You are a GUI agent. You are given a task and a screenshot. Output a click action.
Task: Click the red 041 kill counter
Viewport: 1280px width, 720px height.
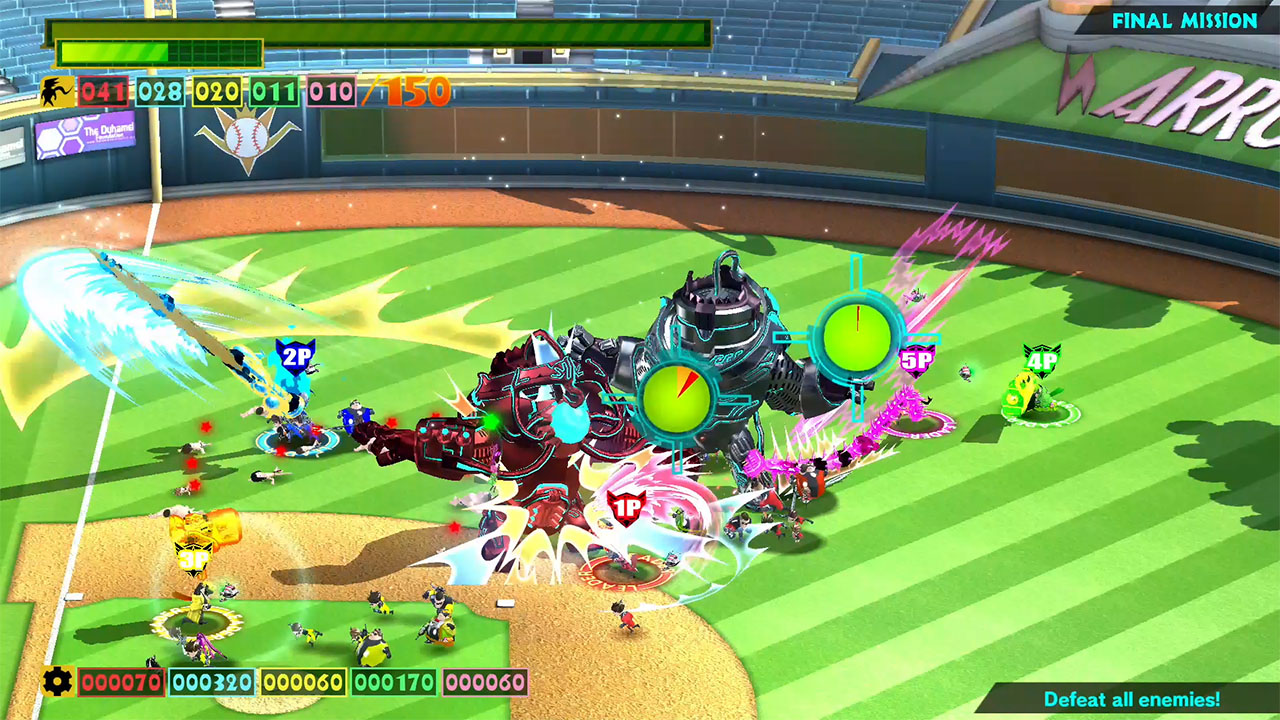(x=106, y=91)
